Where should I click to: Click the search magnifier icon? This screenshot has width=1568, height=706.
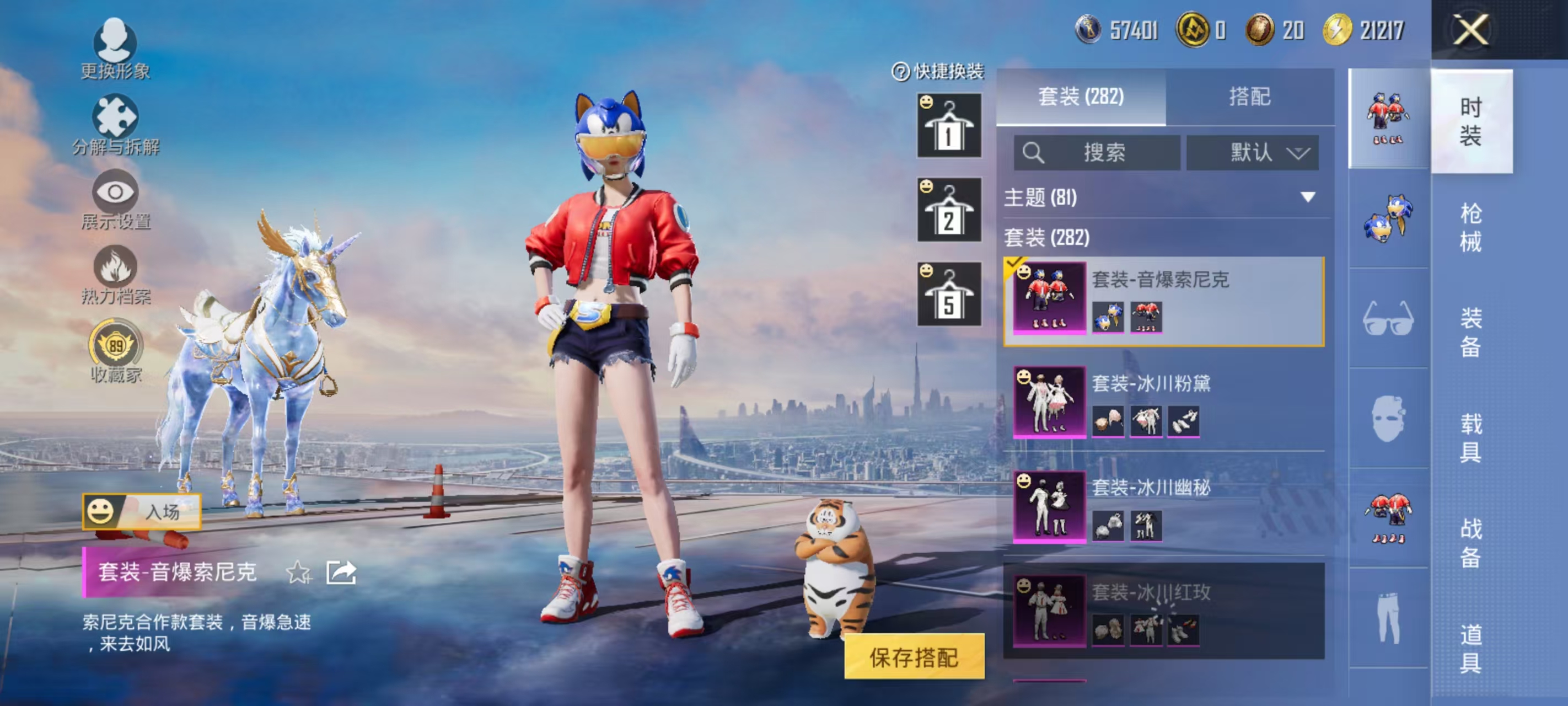click(1033, 153)
